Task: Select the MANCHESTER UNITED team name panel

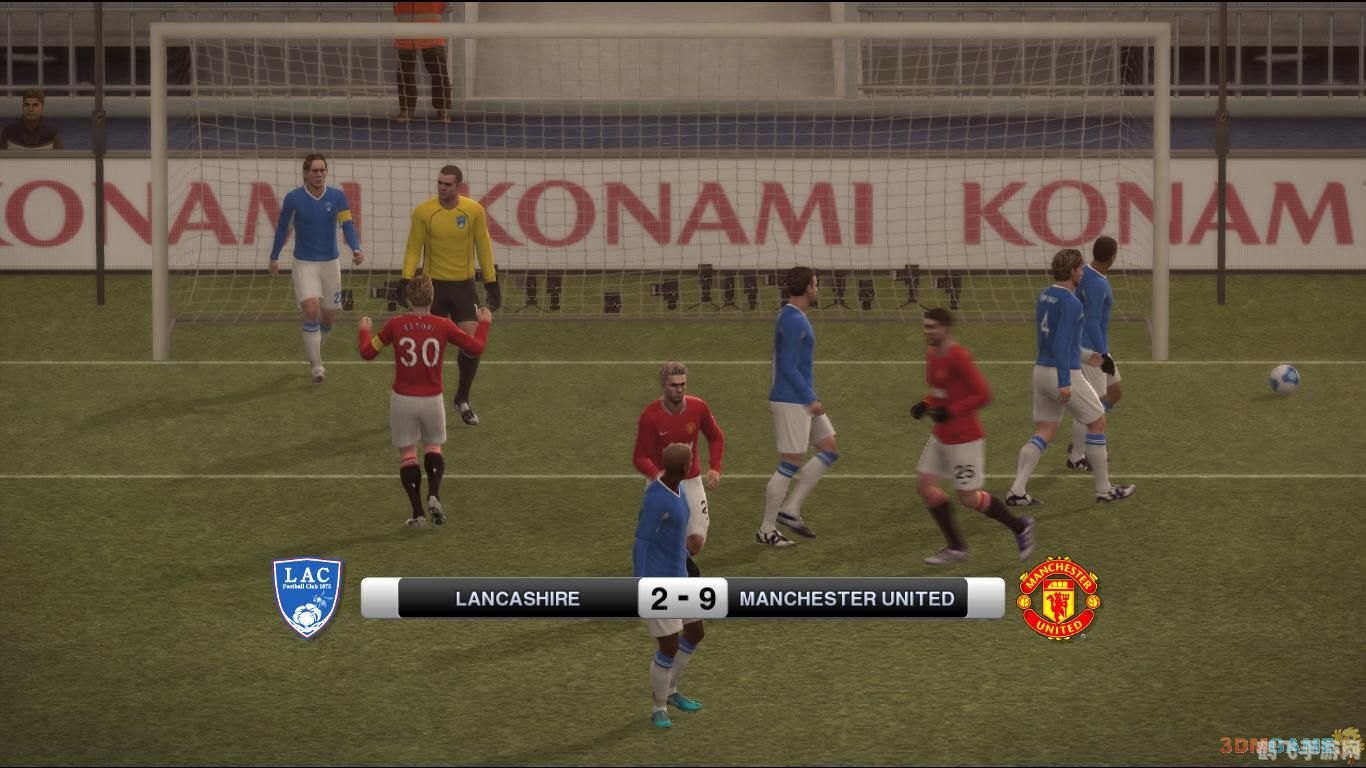Action: tap(847, 598)
